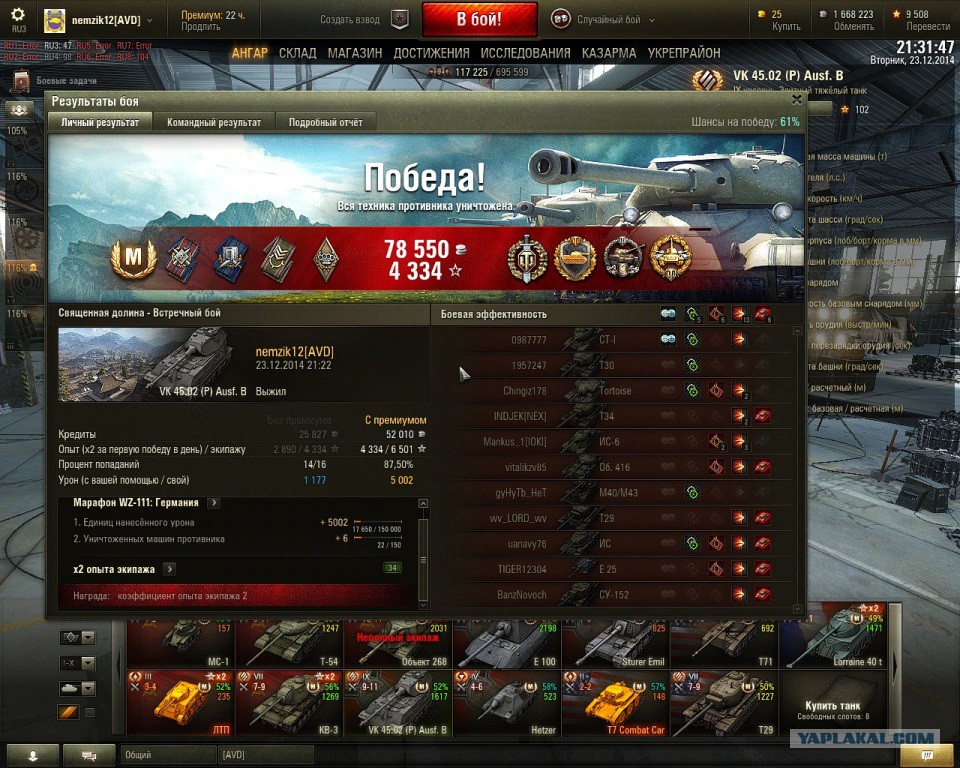Start the battle with the В бой! button
This screenshot has height=768, width=960.
(479, 19)
